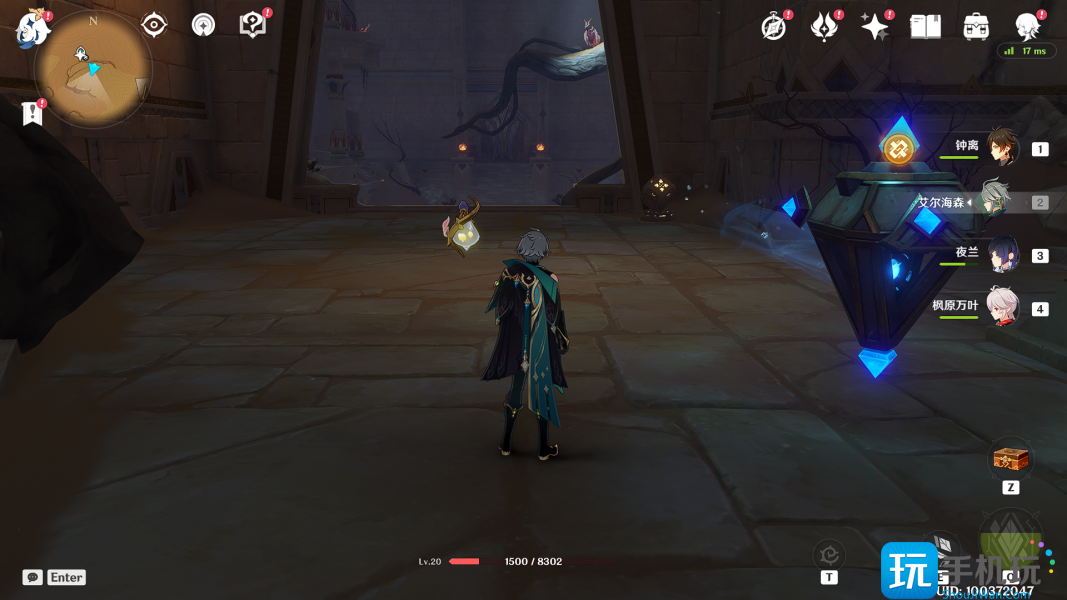
Task: Click the dim spiral icon above T
Action: [x=829, y=554]
